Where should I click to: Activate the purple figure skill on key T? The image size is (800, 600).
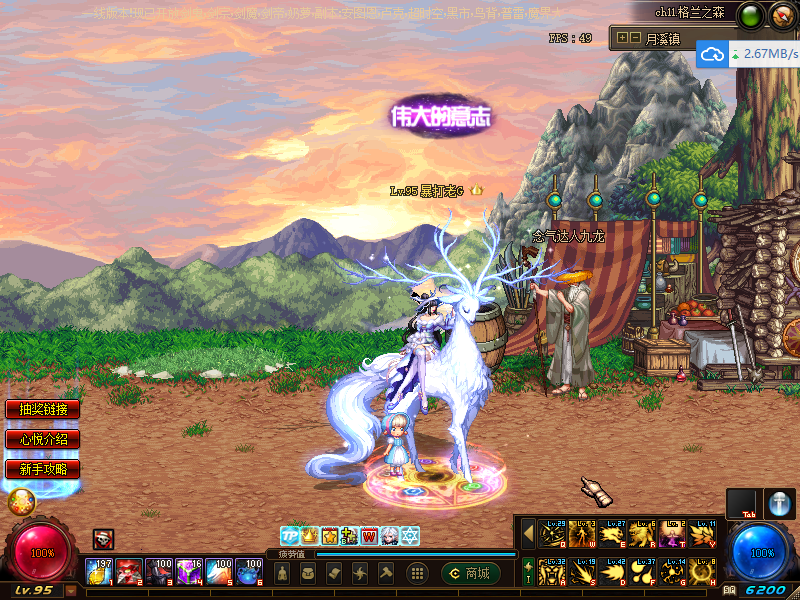coord(673,534)
